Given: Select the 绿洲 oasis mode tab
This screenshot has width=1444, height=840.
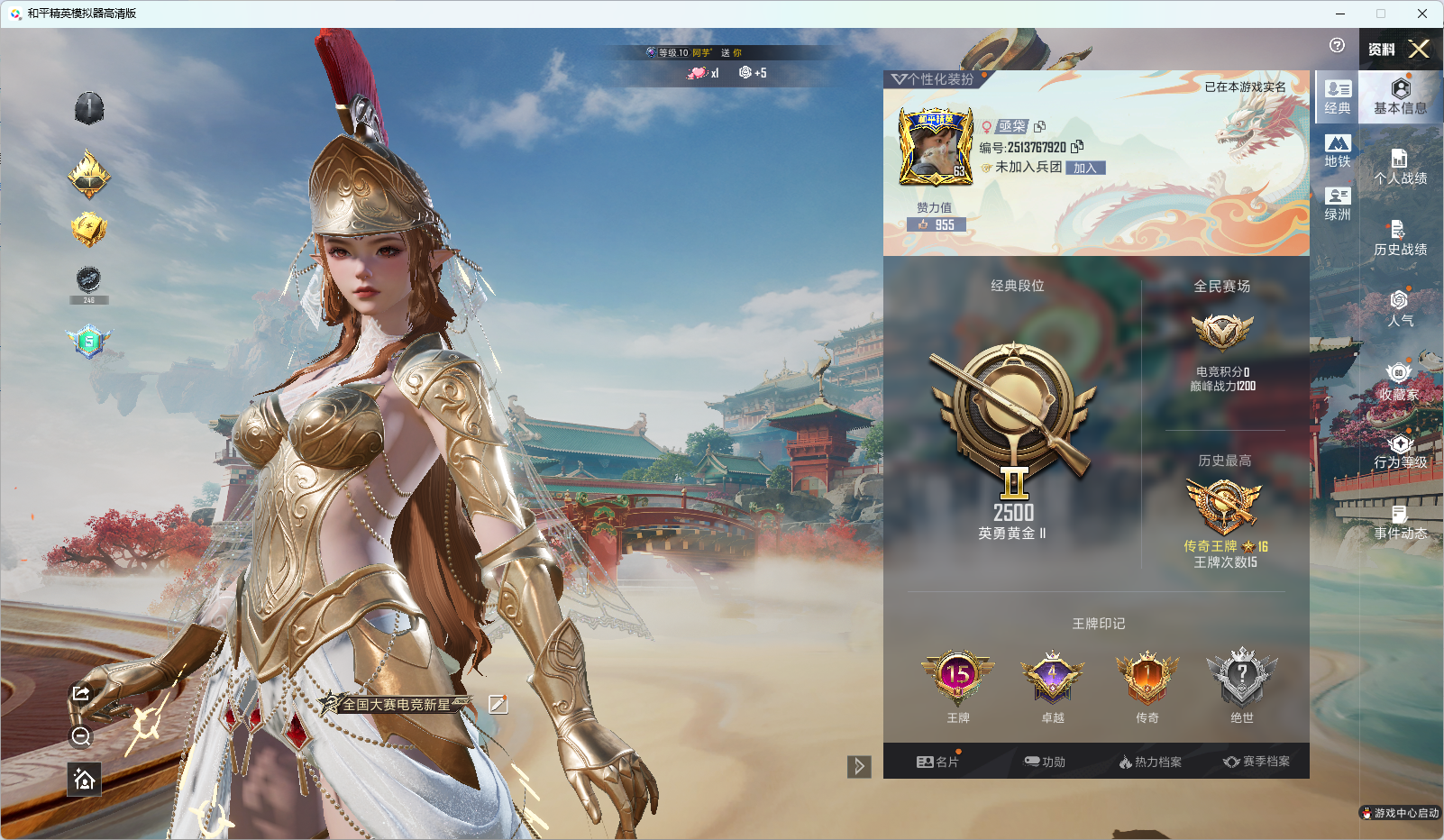Looking at the screenshot, I should [1338, 204].
